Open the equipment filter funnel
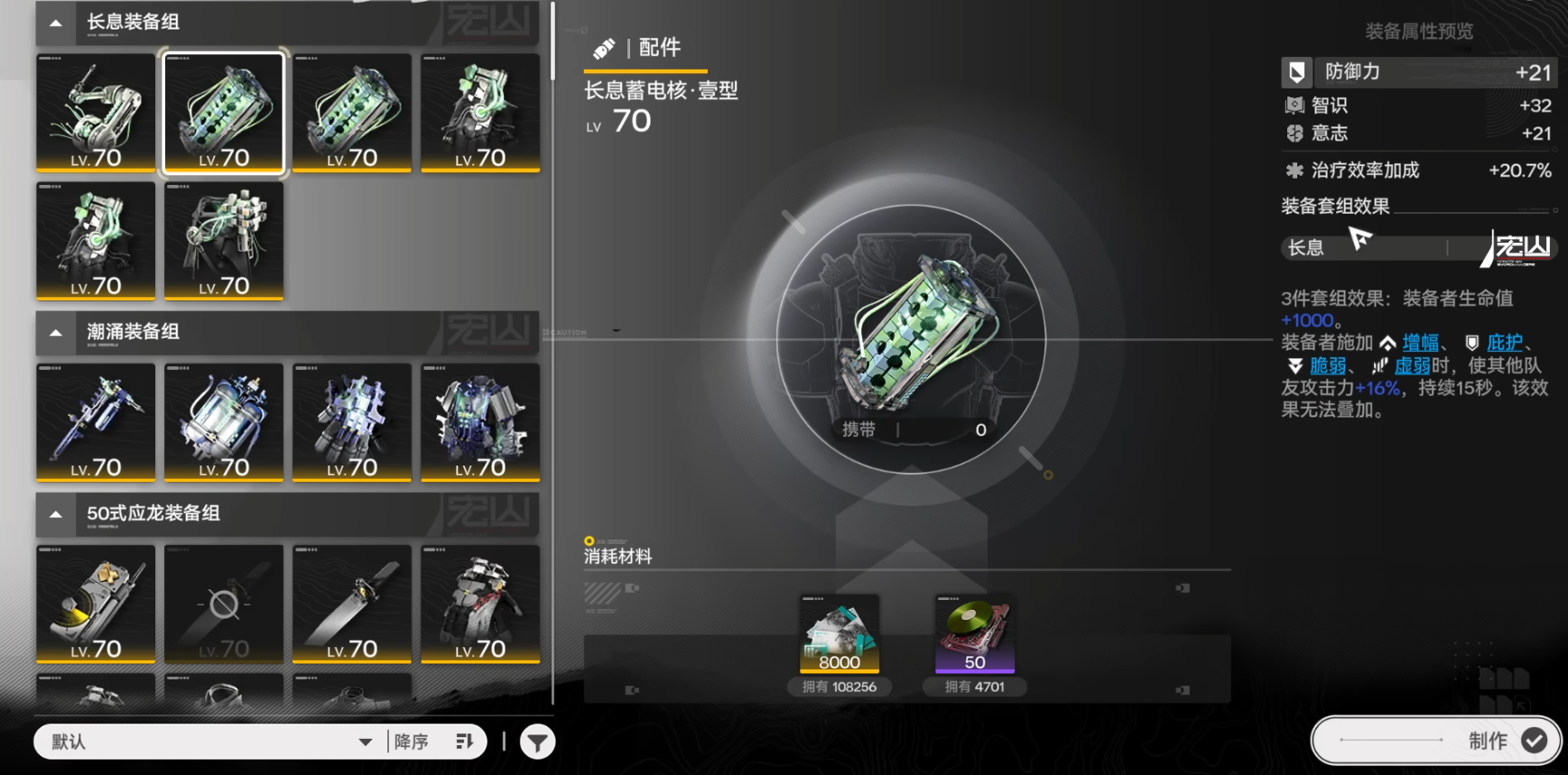Screen dimensions: 1568x775 coord(537,743)
